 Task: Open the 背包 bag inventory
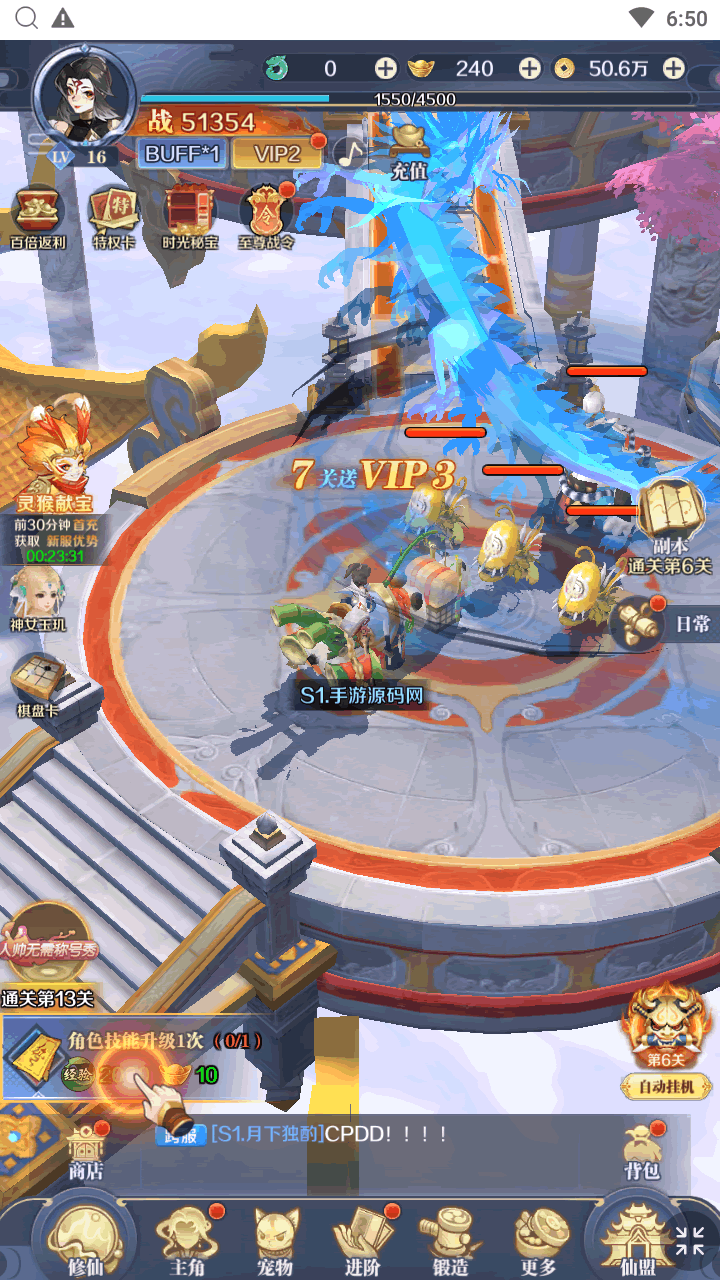pyautogui.click(x=641, y=1150)
